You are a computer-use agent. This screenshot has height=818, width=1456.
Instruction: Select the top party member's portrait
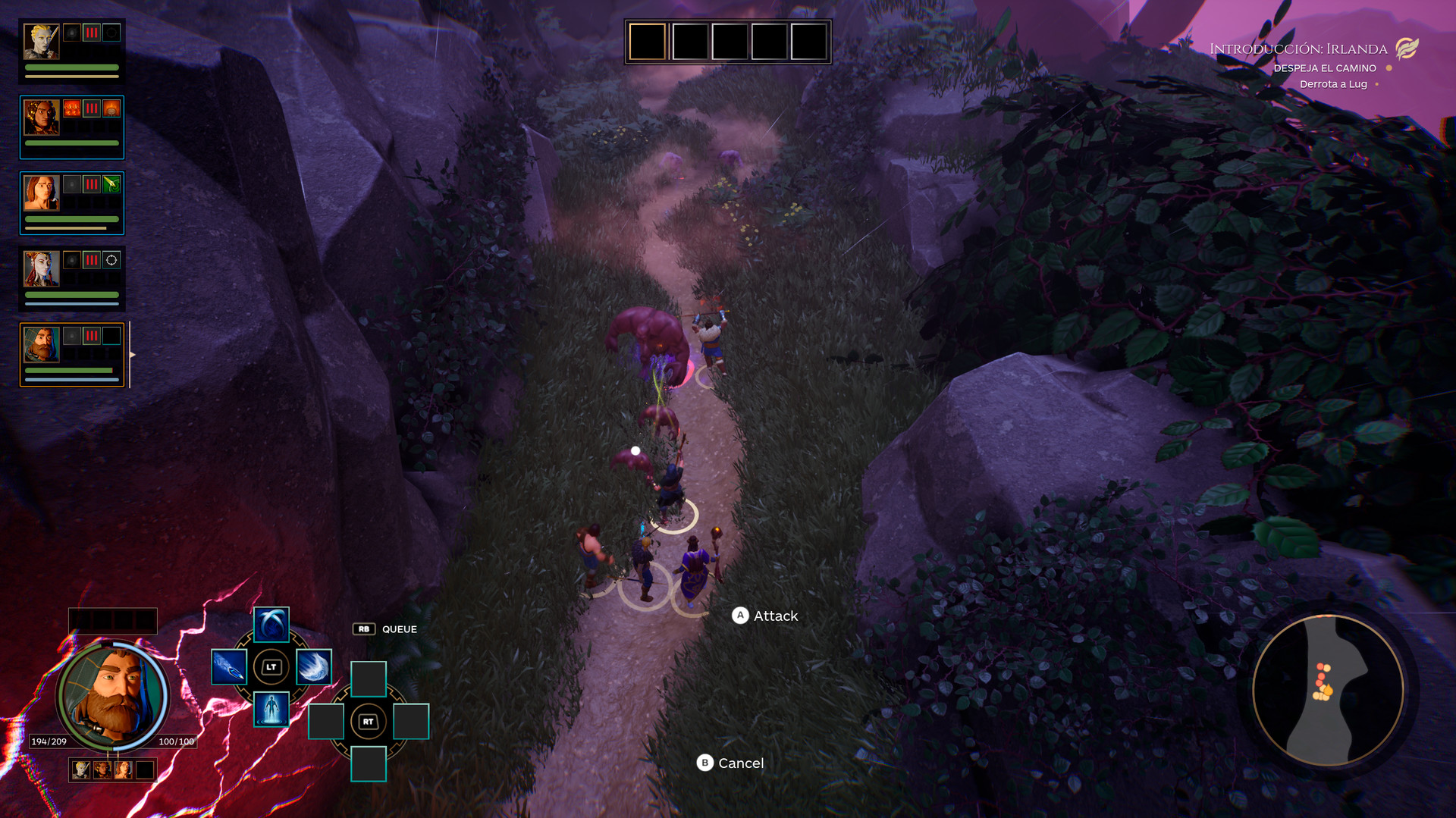click(40, 42)
